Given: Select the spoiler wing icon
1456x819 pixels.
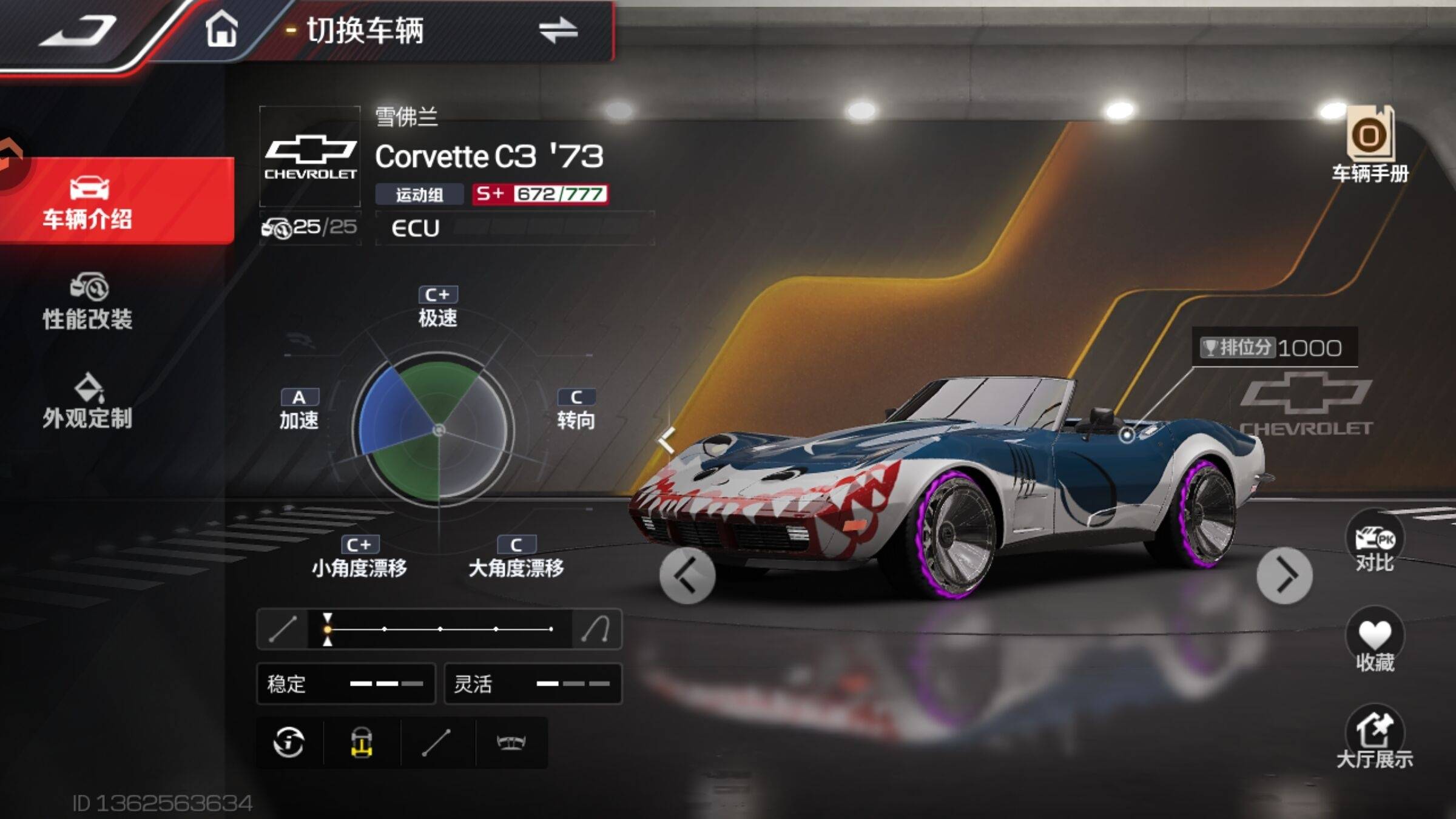Looking at the screenshot, I should click(511, 743).
